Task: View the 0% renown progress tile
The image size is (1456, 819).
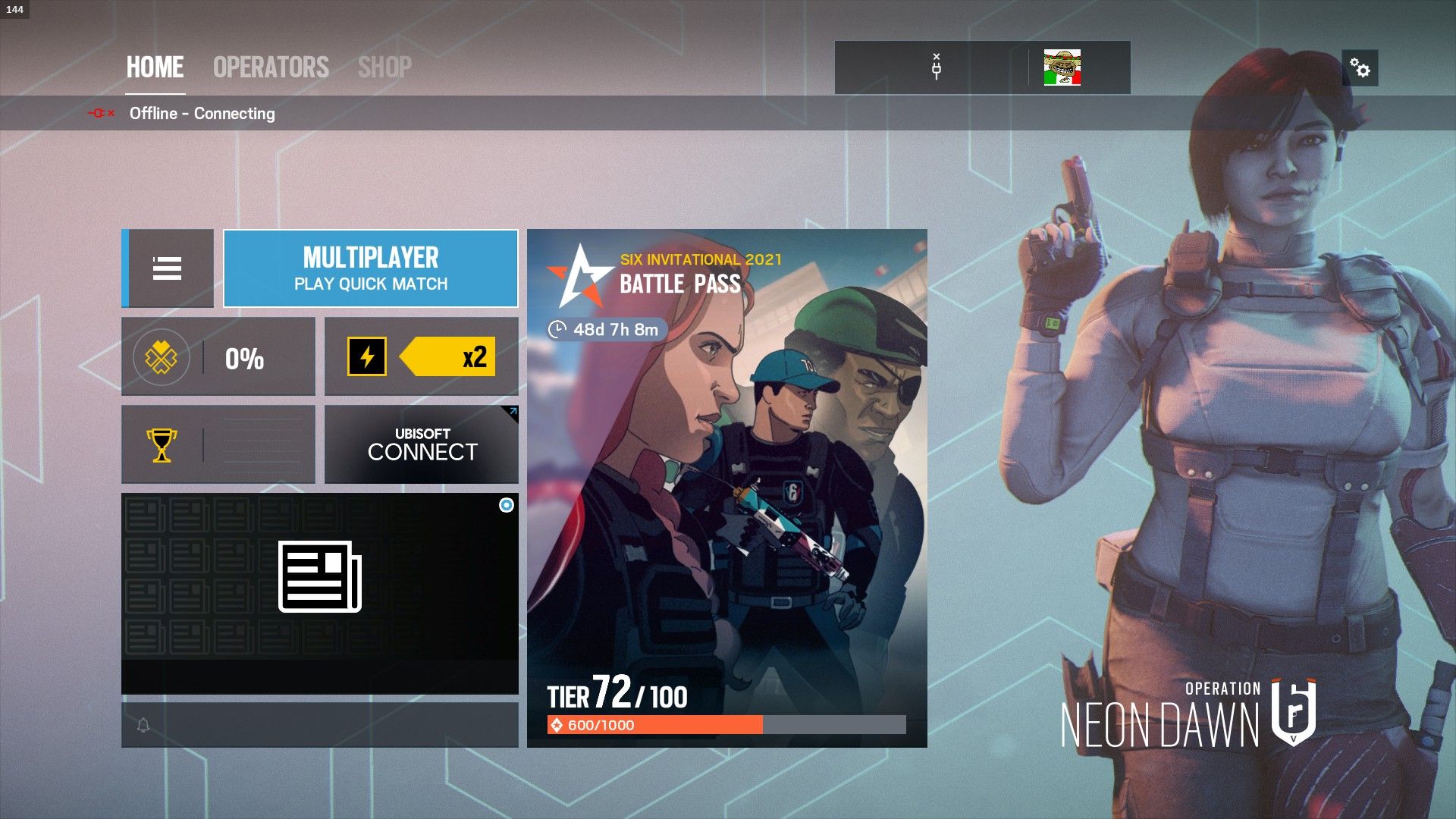Action: coord(218,356)
